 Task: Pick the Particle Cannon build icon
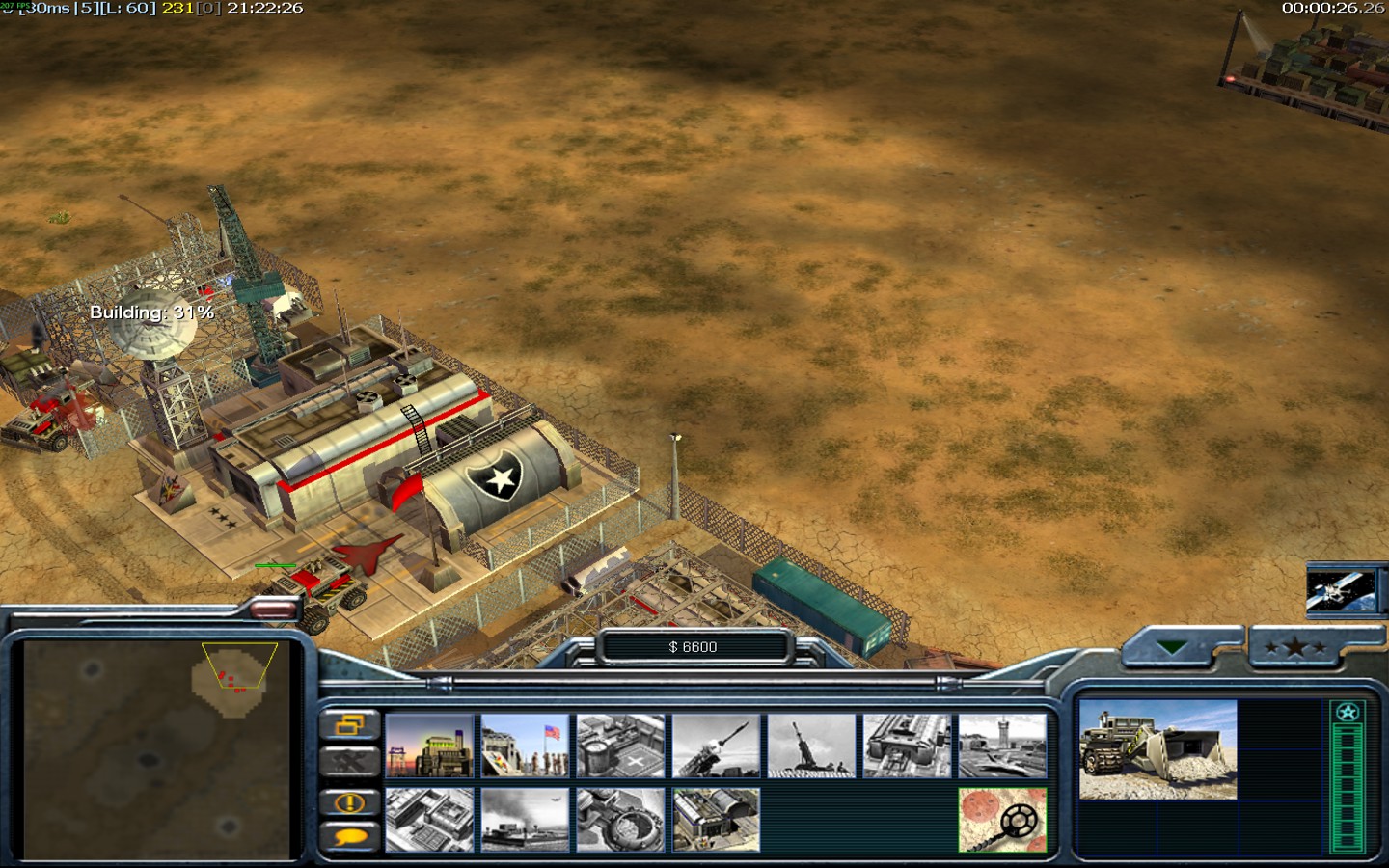(620, 820)
